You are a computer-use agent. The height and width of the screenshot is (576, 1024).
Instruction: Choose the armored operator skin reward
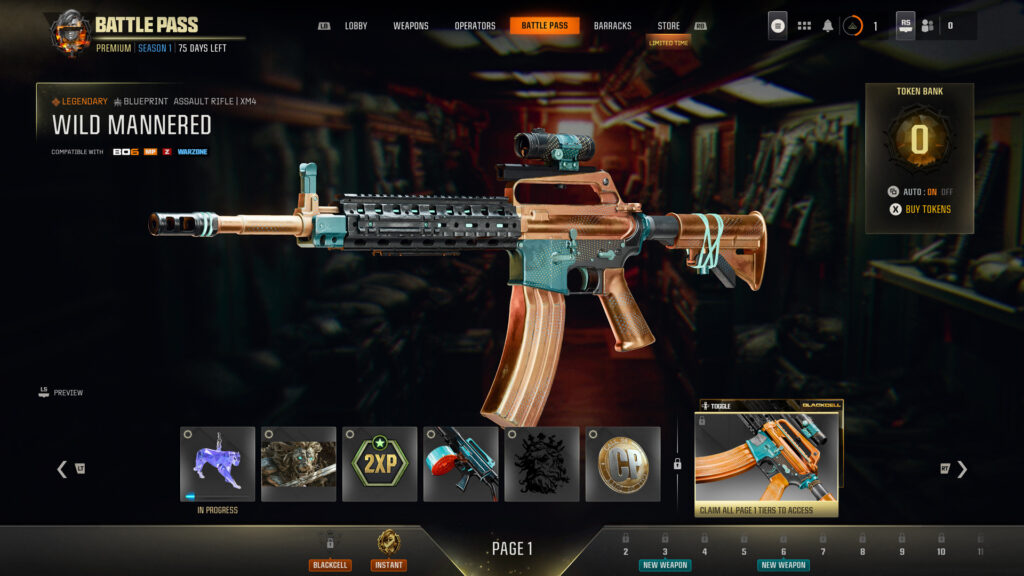pos(298,464)
